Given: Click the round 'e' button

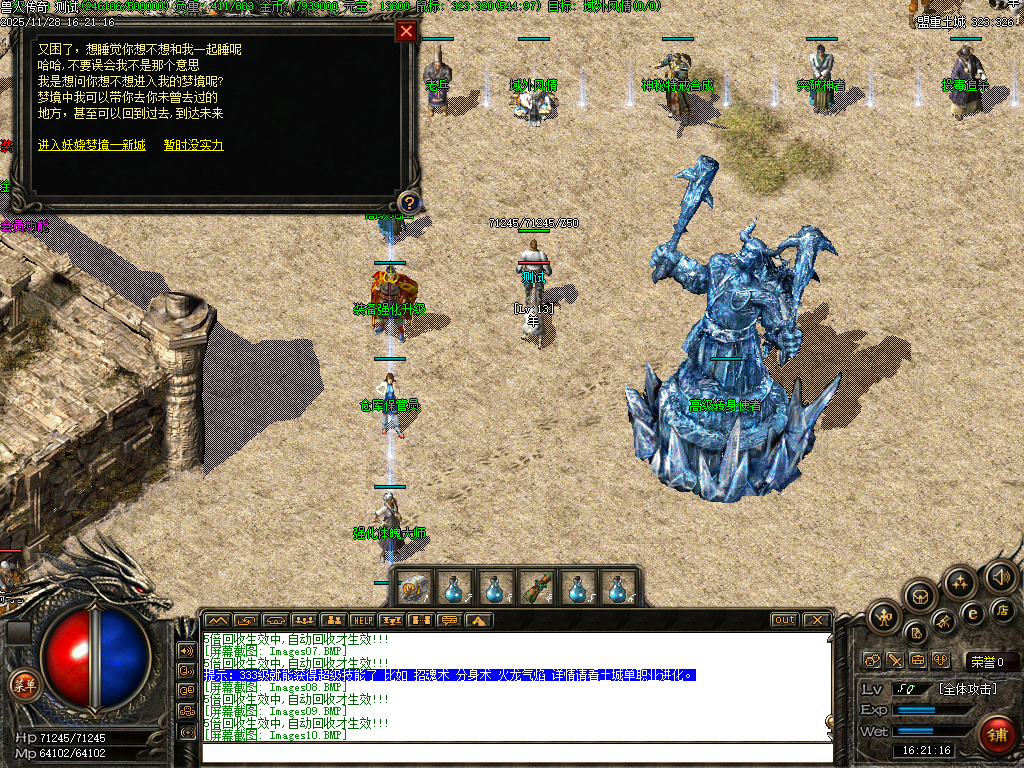Looking at the screenshot, I should [972, 612].
